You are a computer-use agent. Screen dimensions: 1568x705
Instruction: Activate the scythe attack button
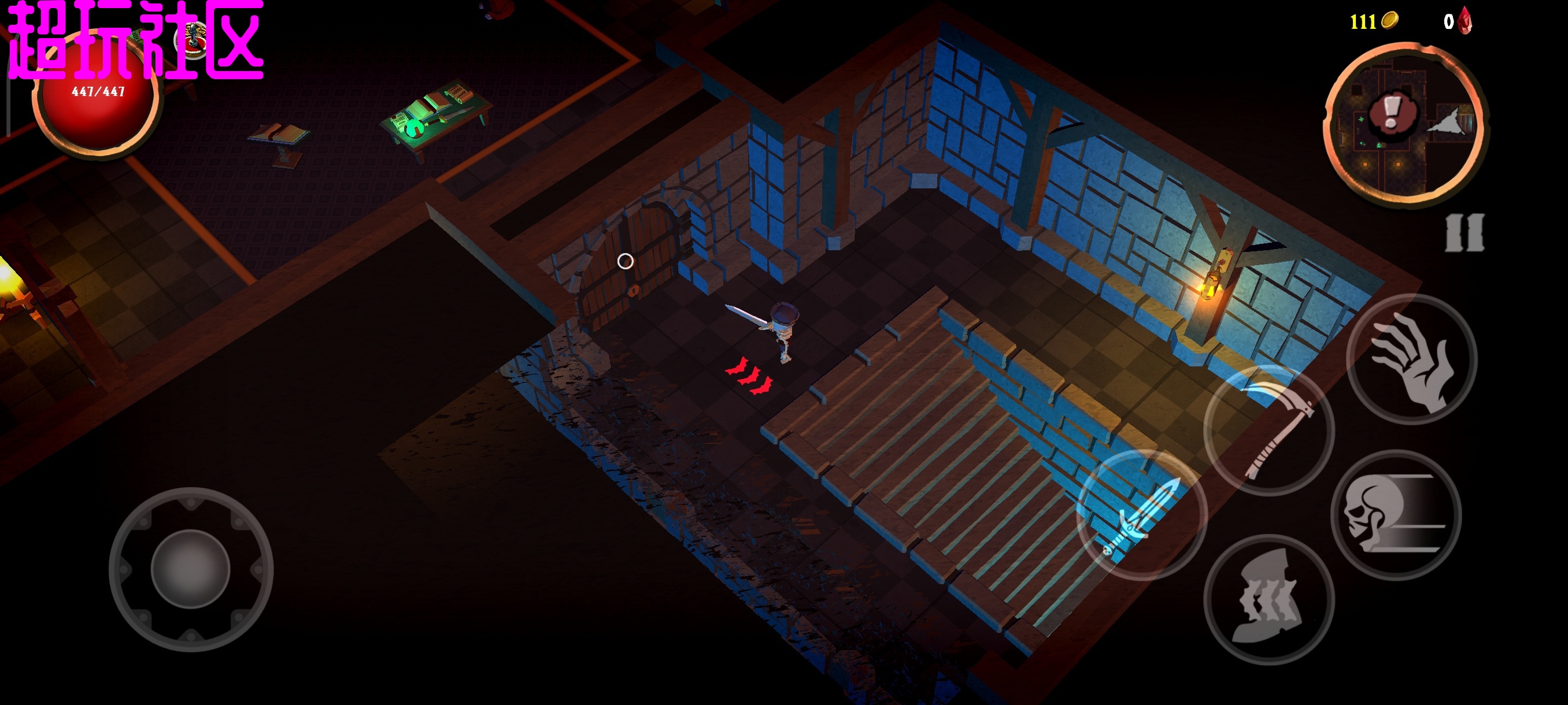1269,431
